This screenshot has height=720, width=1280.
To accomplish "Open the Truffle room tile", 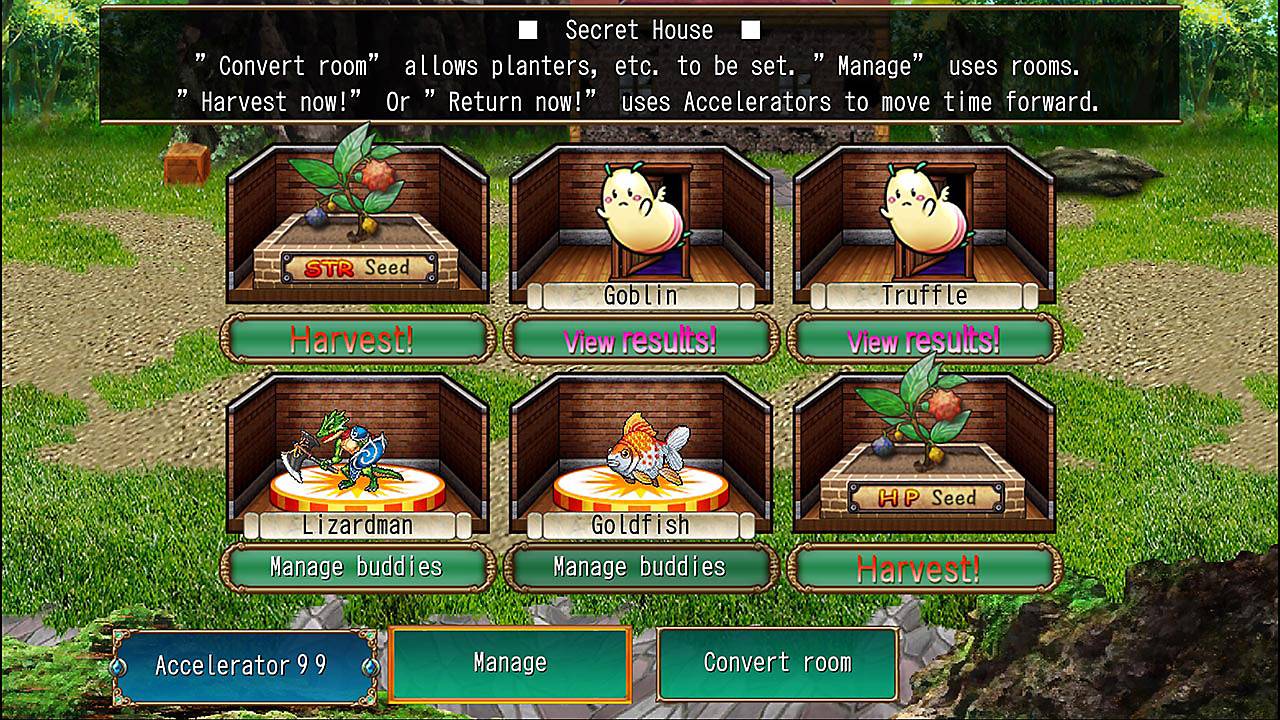I will click(x=924, y=225).
